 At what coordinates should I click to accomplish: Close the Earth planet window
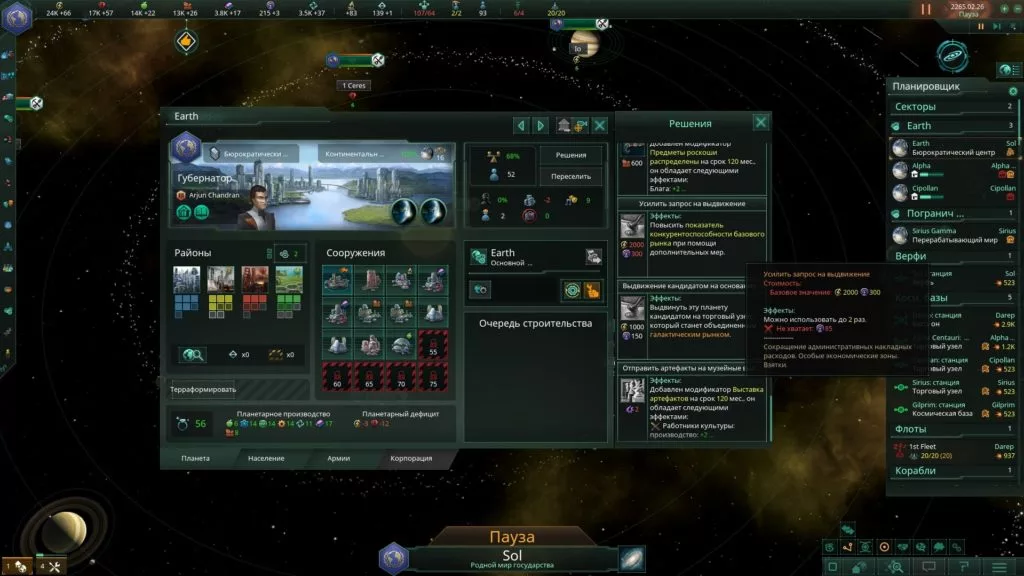[x=600, y=125]
